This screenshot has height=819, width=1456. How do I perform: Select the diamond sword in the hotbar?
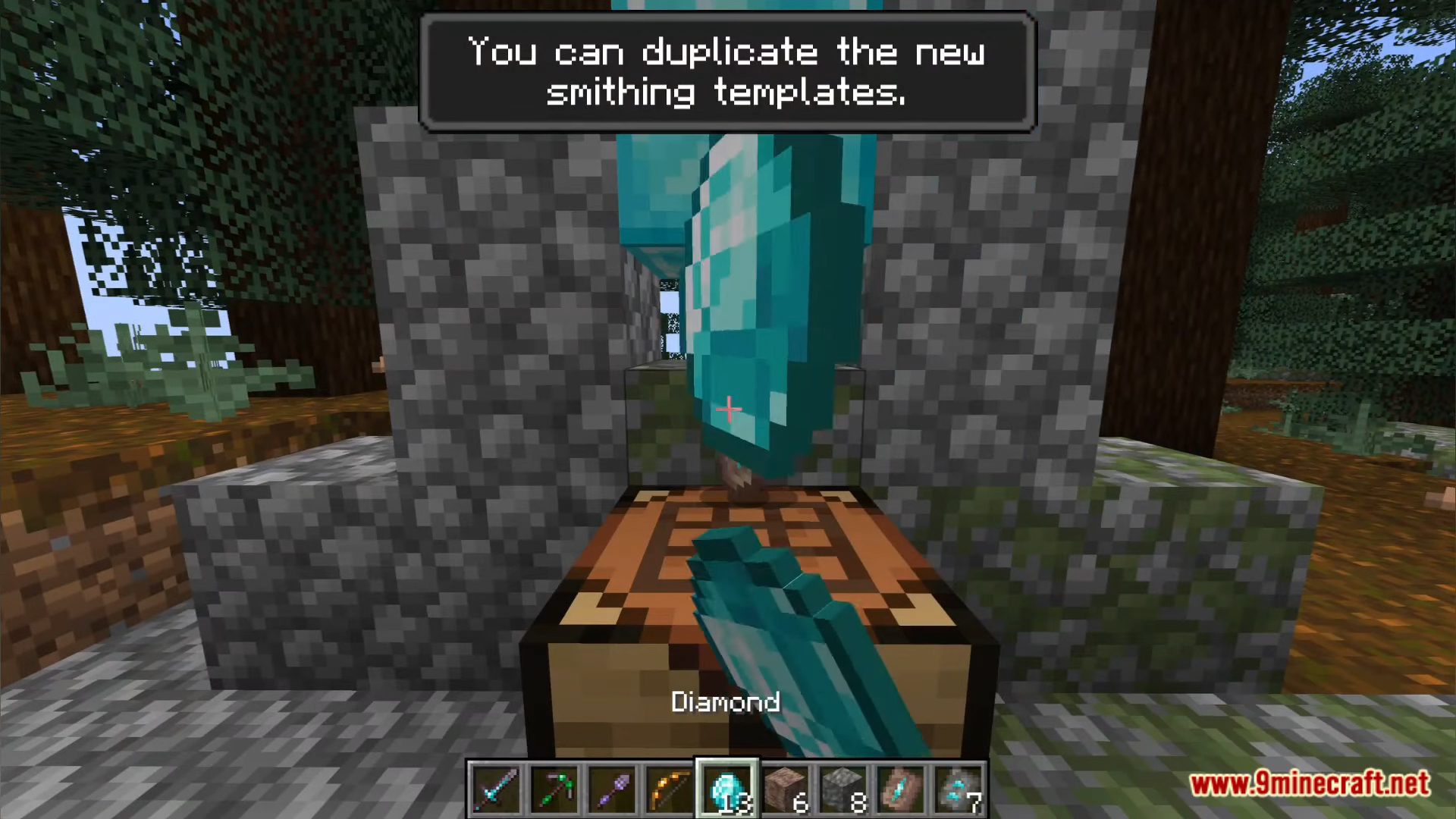click(497, 789)
